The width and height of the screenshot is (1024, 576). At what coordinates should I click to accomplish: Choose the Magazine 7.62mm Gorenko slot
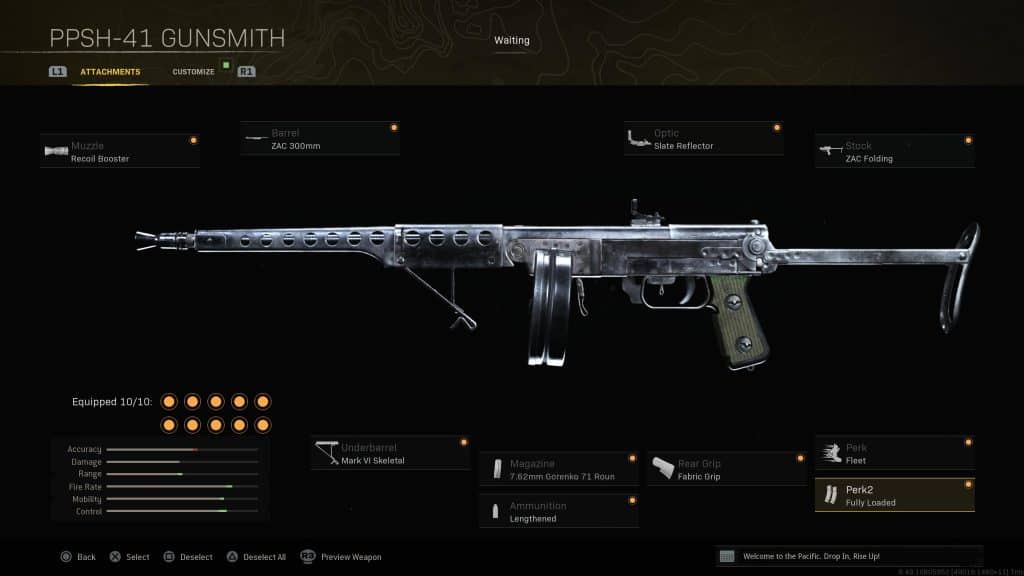coord(559,470)
